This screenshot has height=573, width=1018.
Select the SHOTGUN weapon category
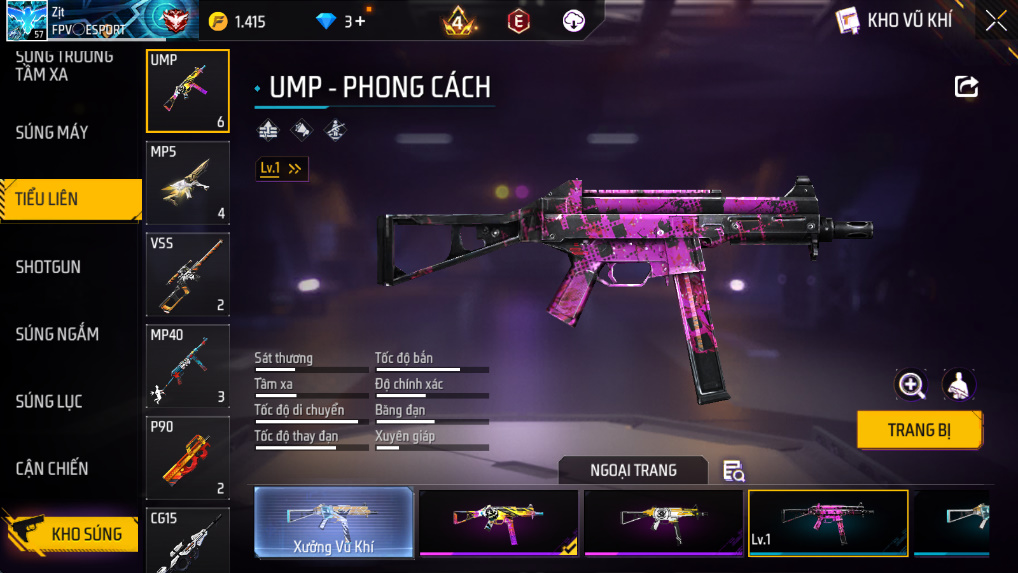[48, 267]
